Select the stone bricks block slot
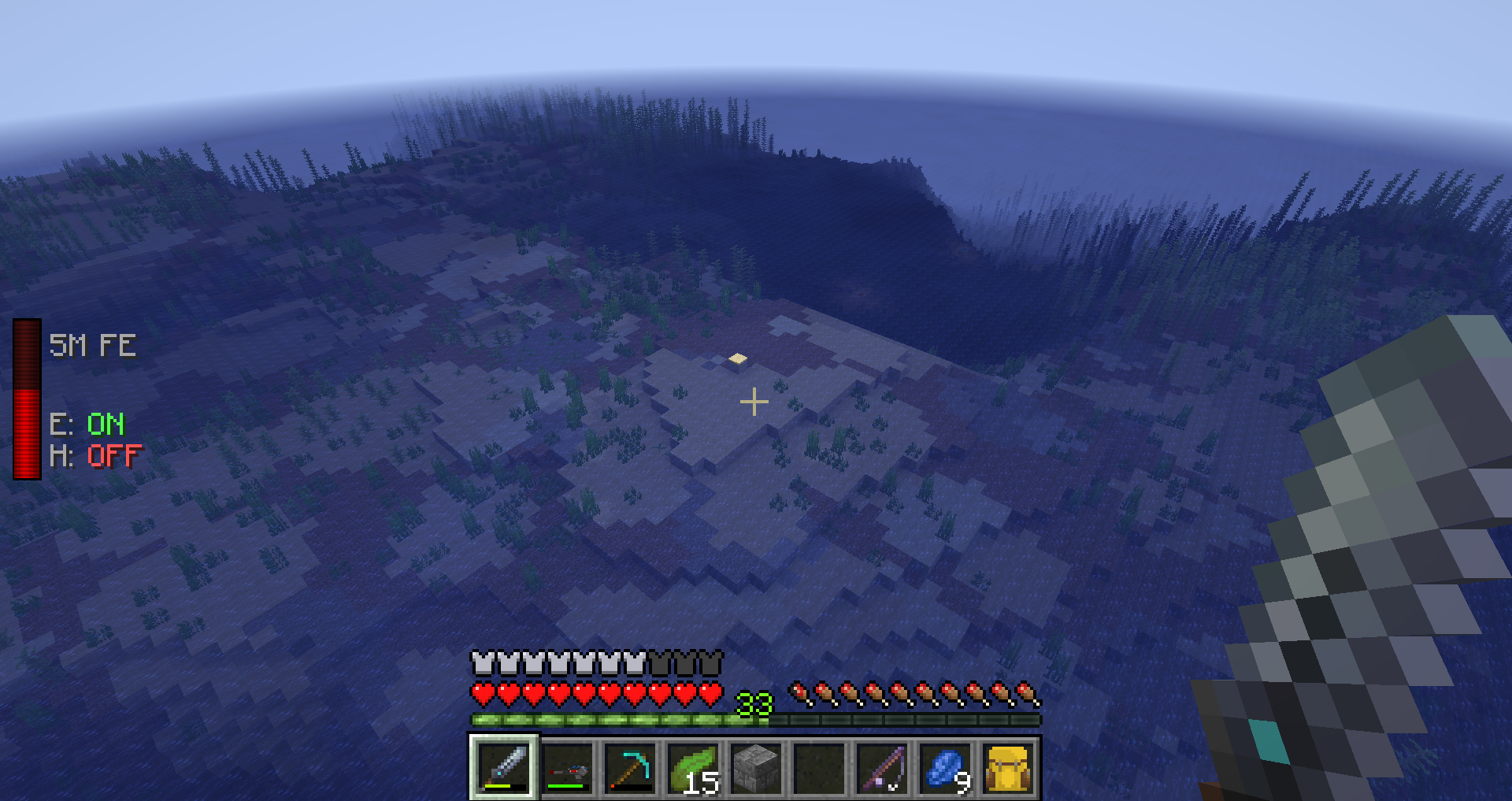Image resolution: width=1512 pixels, height=801 pixels. [x=756, y=767]
